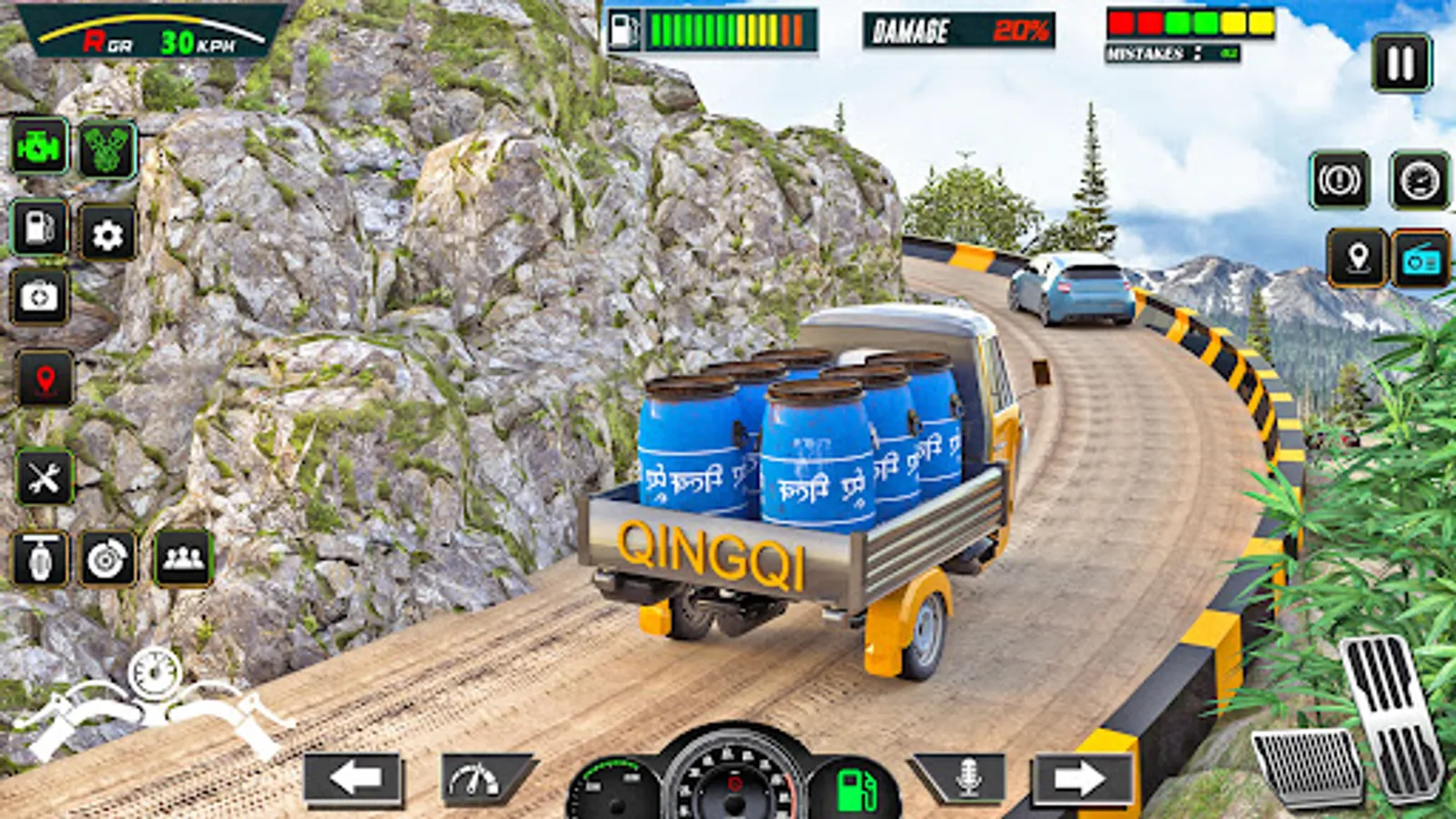Toggle the parking brake warning icon

[x=1340, y=180]
